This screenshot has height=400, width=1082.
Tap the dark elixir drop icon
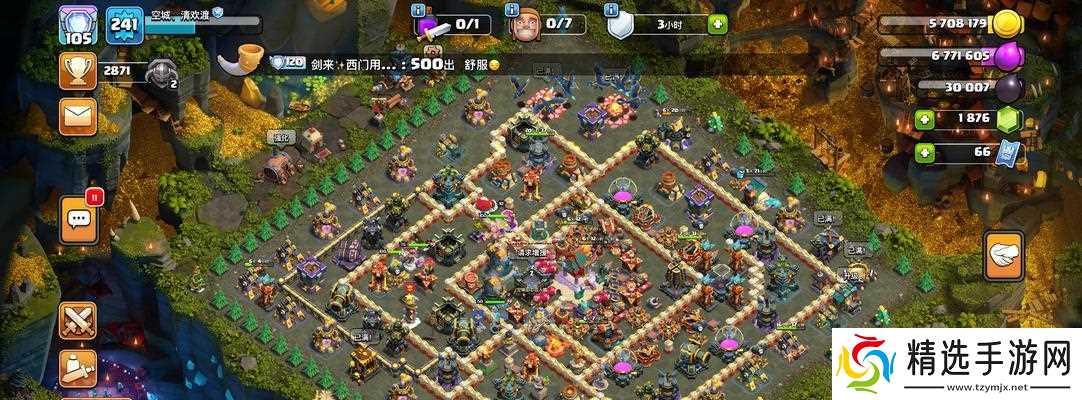click(x=1007, y=88)
